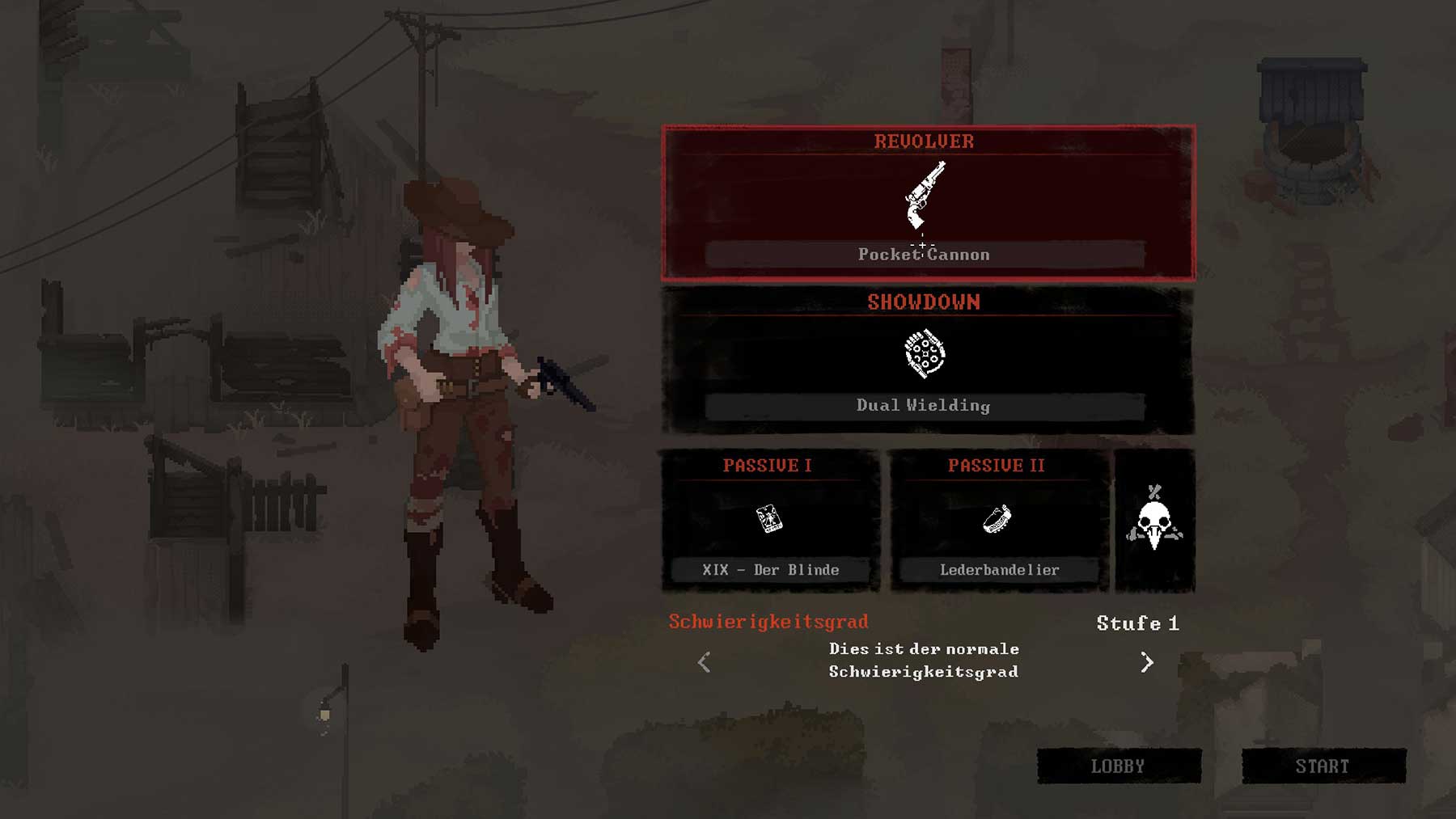Viewport: 1456px width, 819px height.
Task: Select the Revolver Pocket Cannon panel
Action: tap(928, 203)
